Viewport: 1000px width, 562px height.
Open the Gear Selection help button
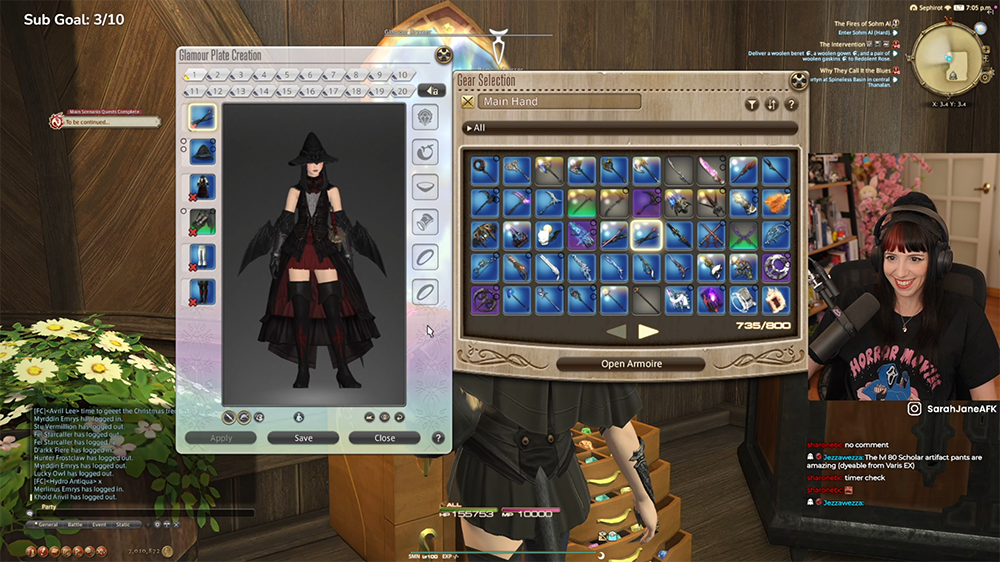(x=791, y=103)
